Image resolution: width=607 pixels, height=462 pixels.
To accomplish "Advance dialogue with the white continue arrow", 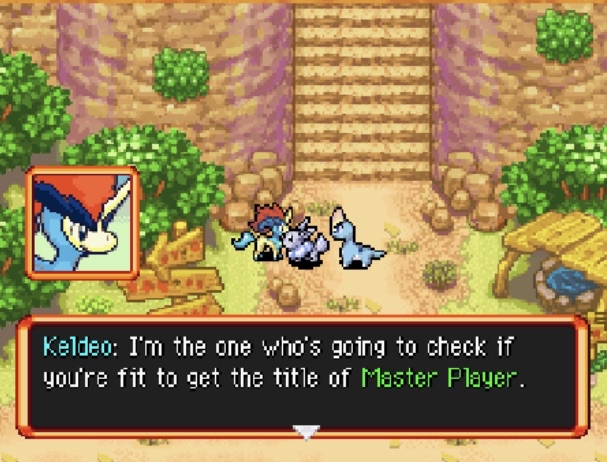I will pyautogui.click(x=306, y=432).
